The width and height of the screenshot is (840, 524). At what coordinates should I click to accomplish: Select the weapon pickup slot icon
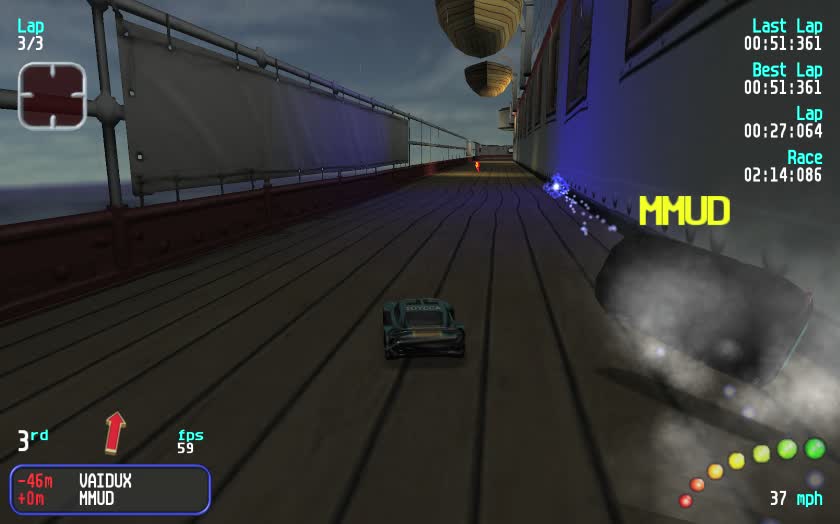pyautogui.click(x=52, y=96)
